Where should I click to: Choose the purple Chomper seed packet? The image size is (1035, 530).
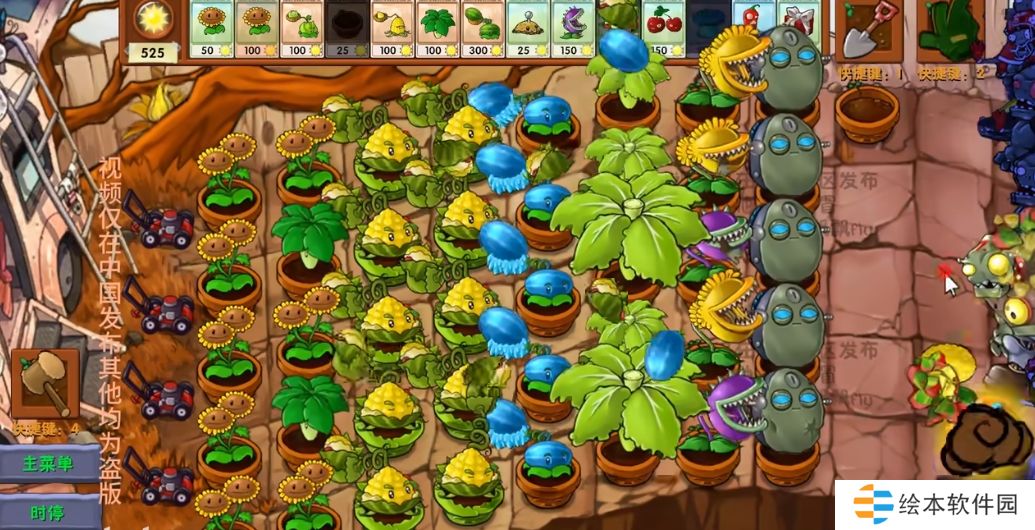[571, 29]
